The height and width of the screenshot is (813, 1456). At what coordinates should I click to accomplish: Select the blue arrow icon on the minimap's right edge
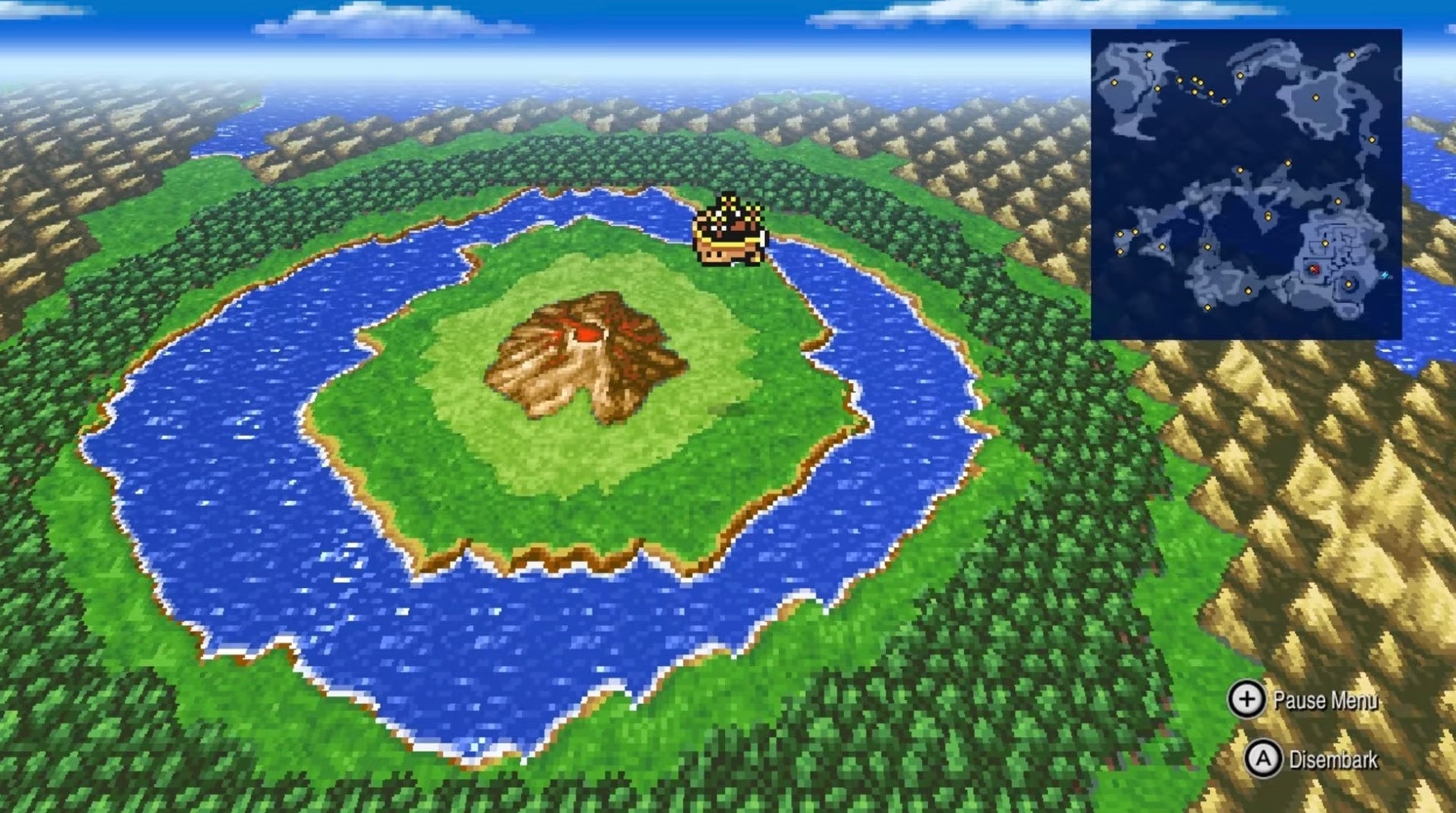click(1384, 275)
